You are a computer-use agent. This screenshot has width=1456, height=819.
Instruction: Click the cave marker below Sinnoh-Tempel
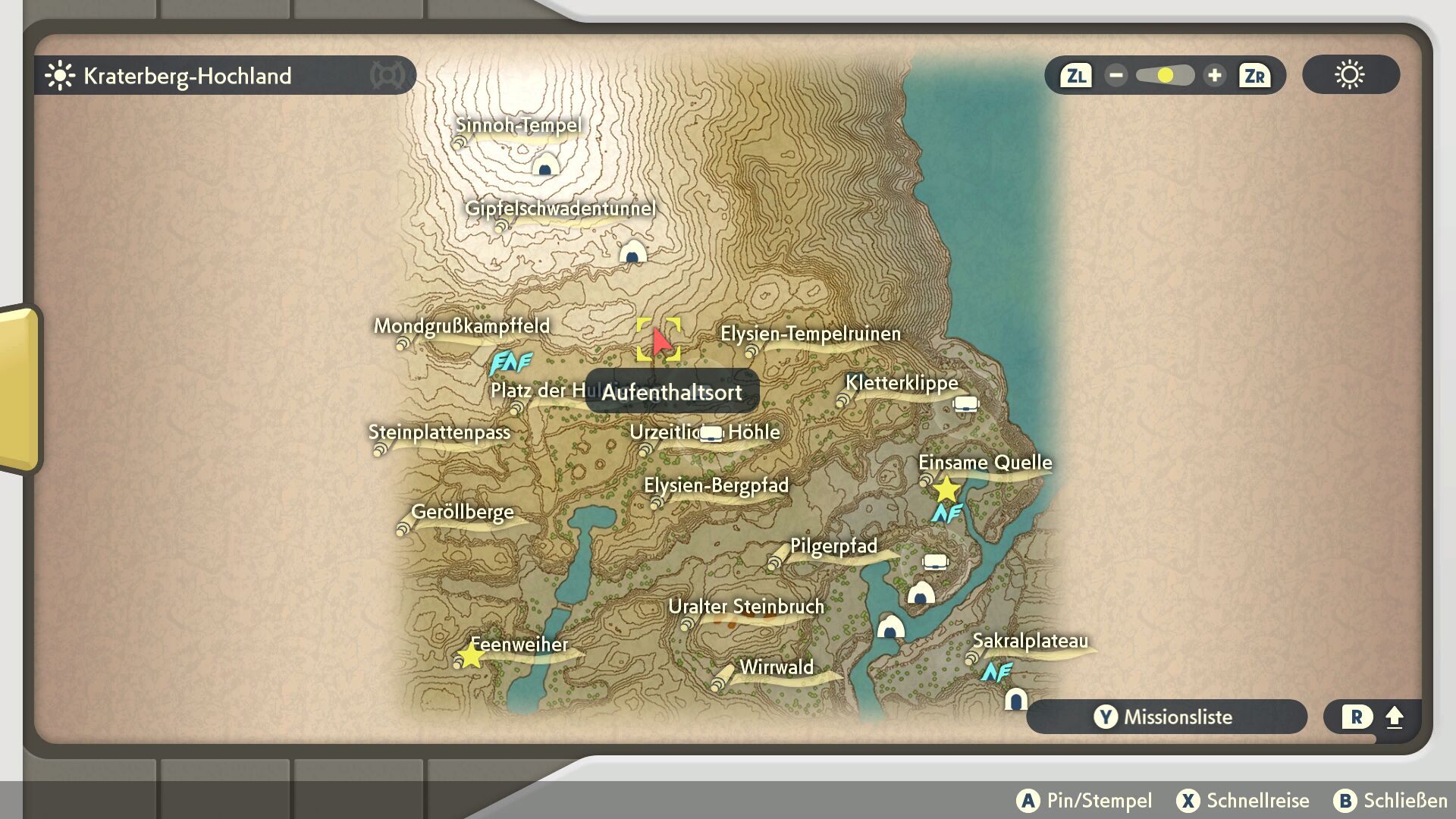point(545,165)
